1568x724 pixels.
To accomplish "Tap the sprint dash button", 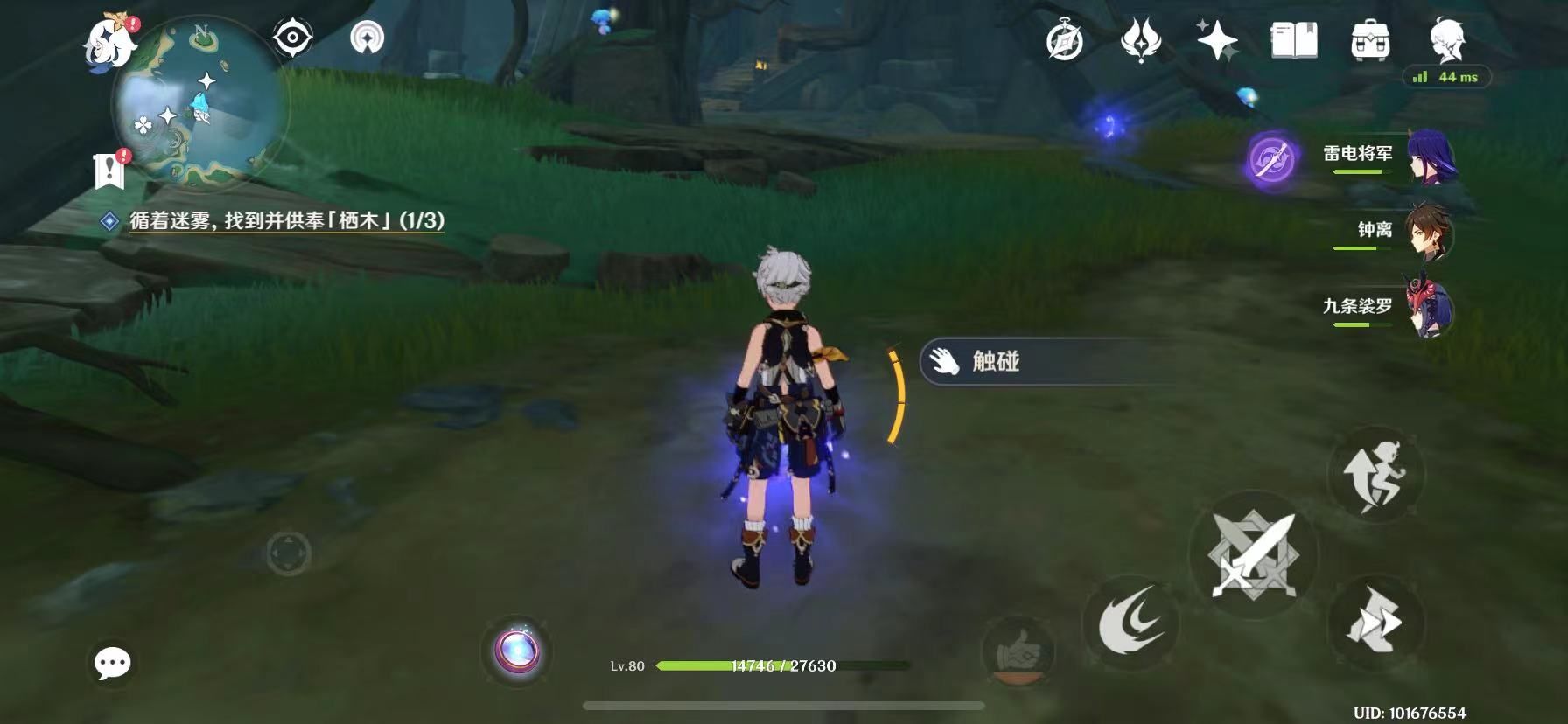I will 1375,623.
